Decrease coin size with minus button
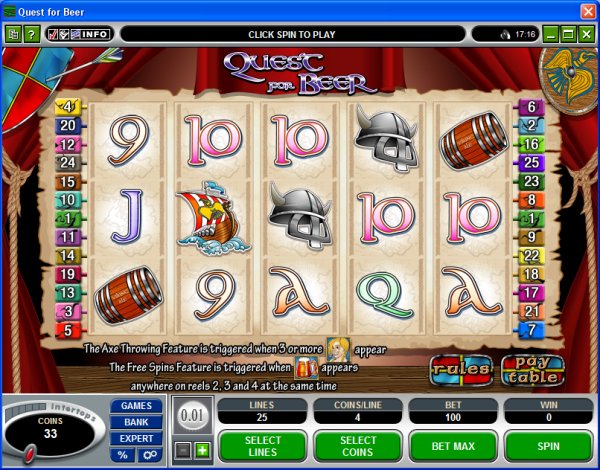Screen dimensions: 600x470 (183, 450)
